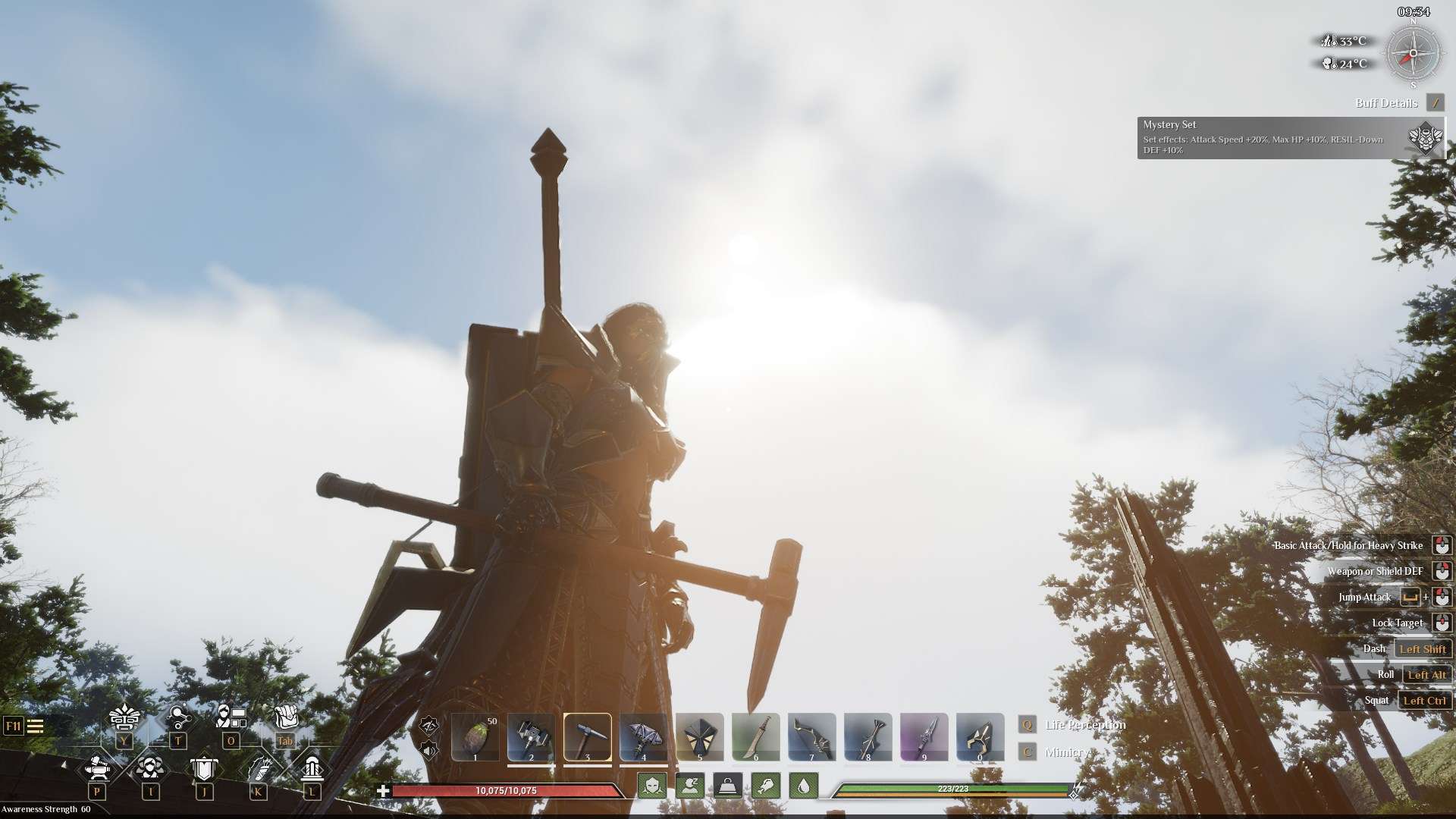
Task: Equip the bow in hotbar slot 7
Action: [x=812, y=736]
